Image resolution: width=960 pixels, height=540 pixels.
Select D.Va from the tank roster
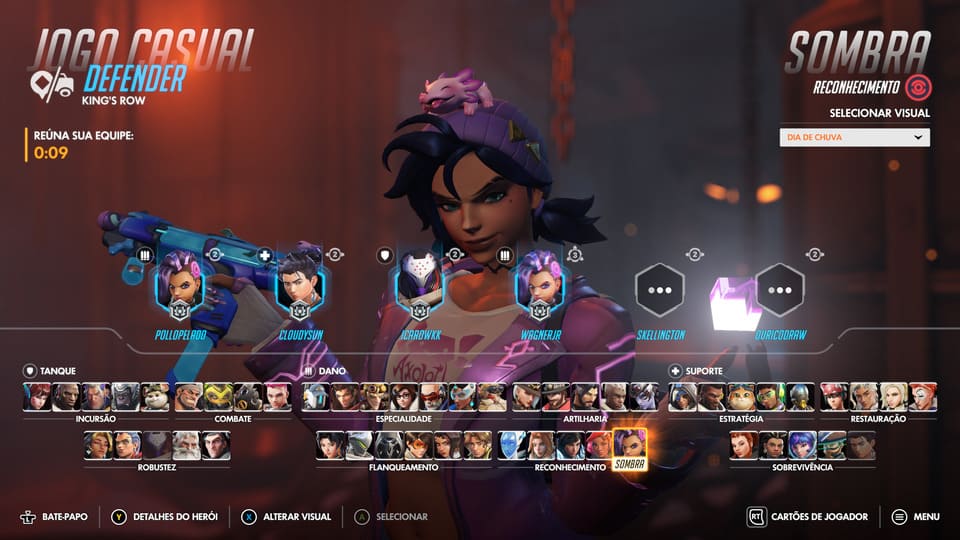pos(38,397)
